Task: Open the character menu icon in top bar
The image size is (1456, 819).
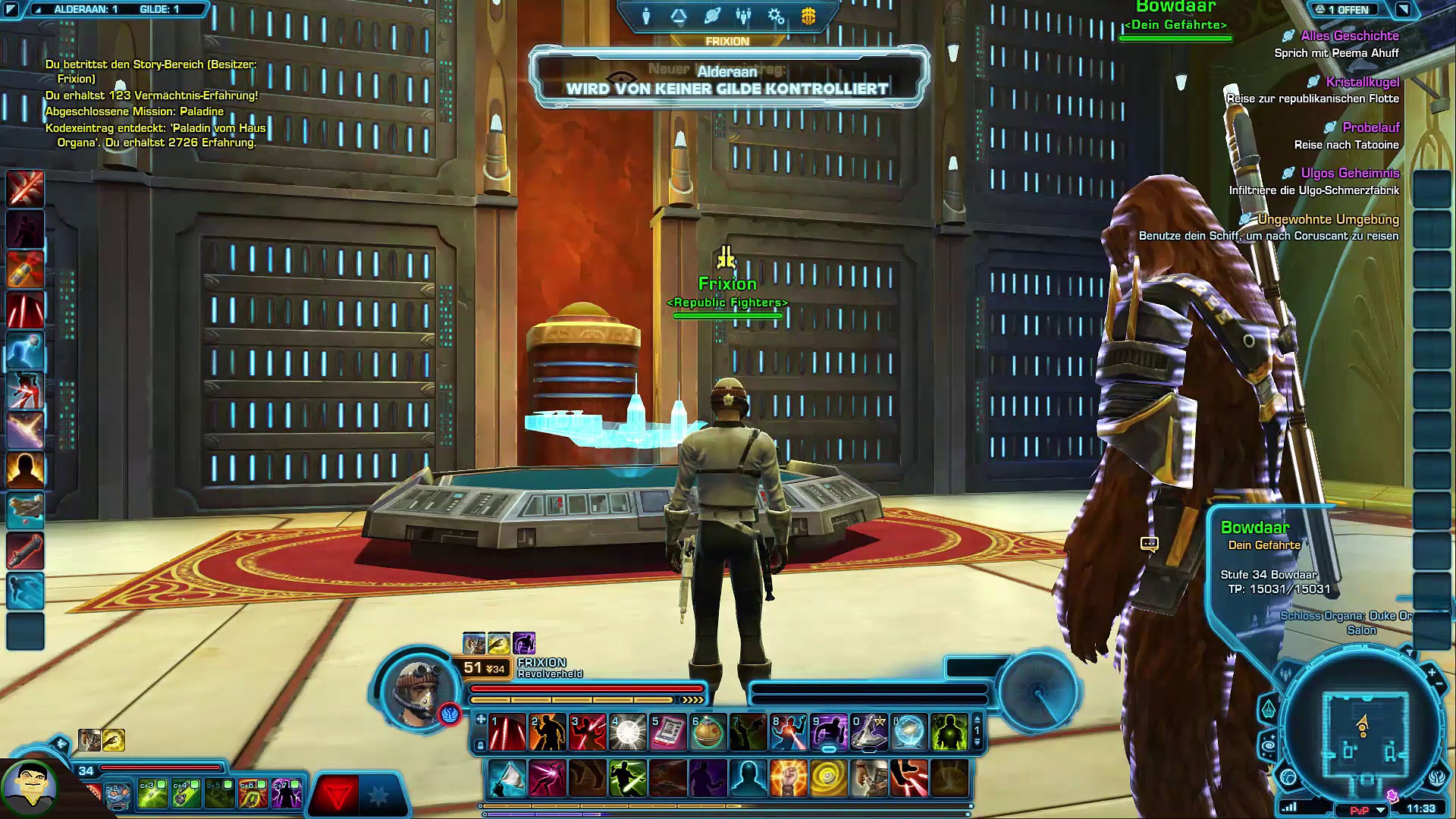Action: (646, 16)
